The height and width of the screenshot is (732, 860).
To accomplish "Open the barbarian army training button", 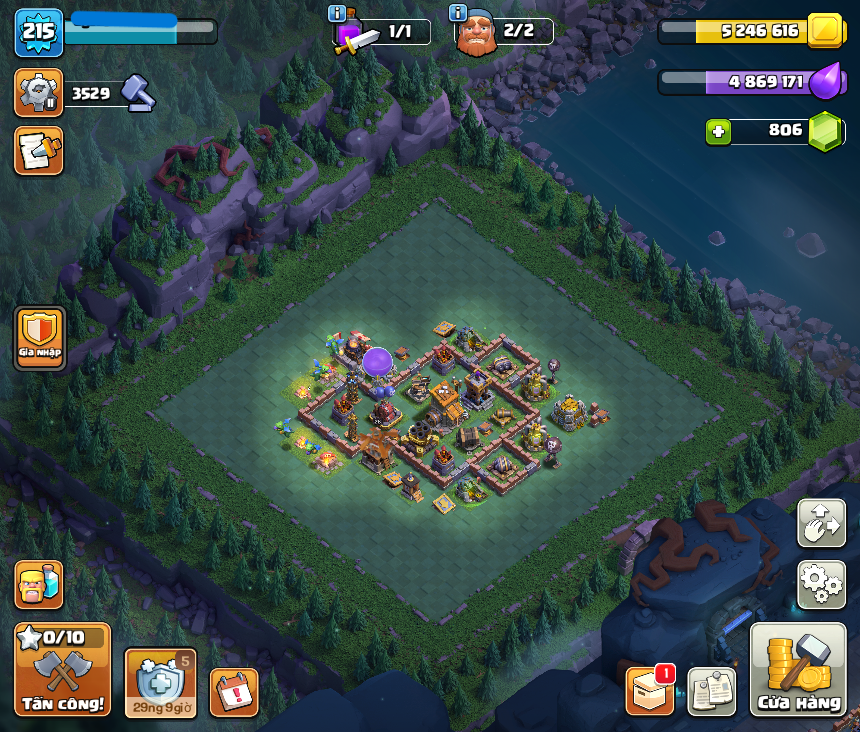I will coord(38,584).
